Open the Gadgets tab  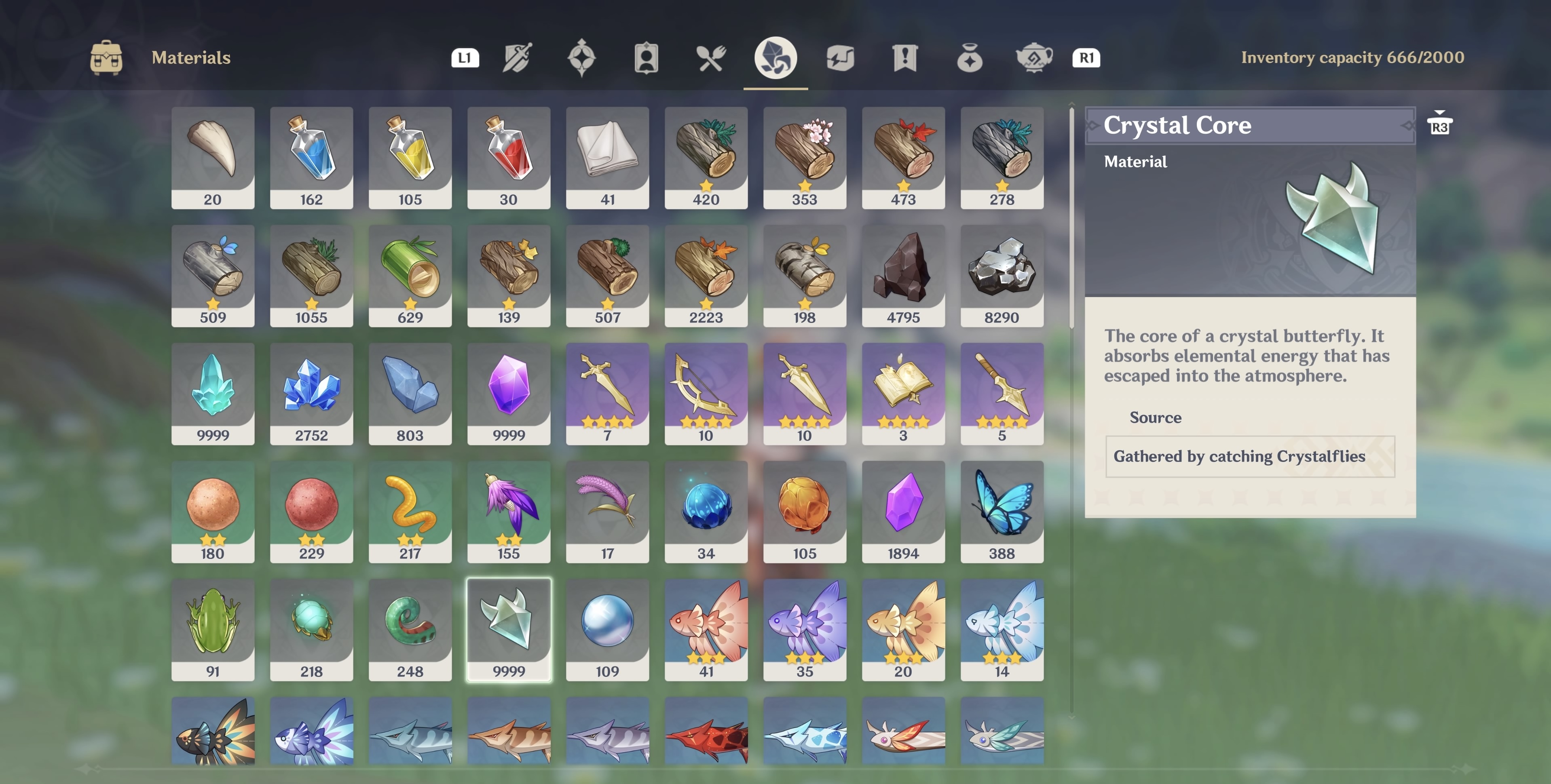point(840,58)
